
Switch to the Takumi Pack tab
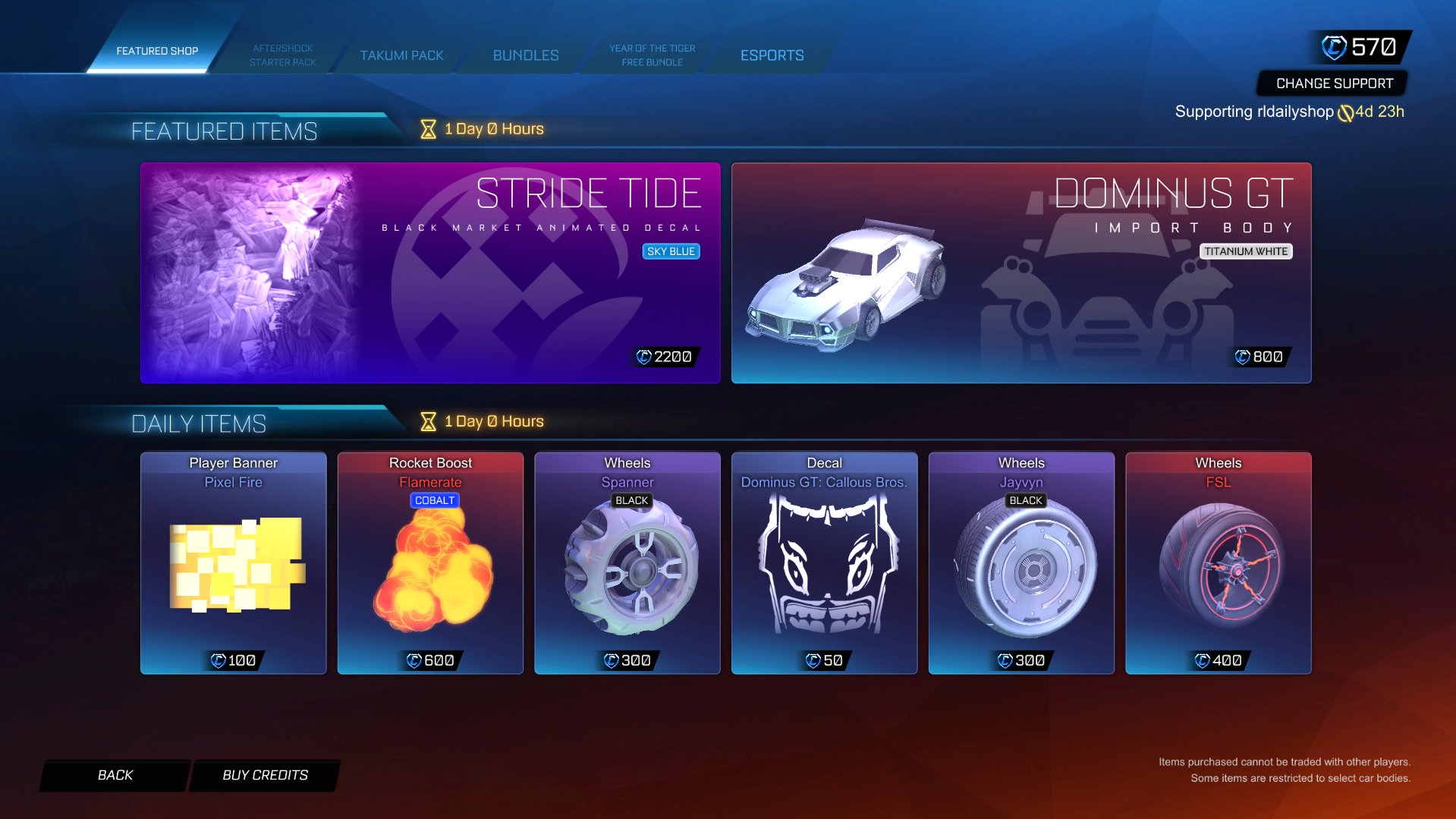click(403, 55)
